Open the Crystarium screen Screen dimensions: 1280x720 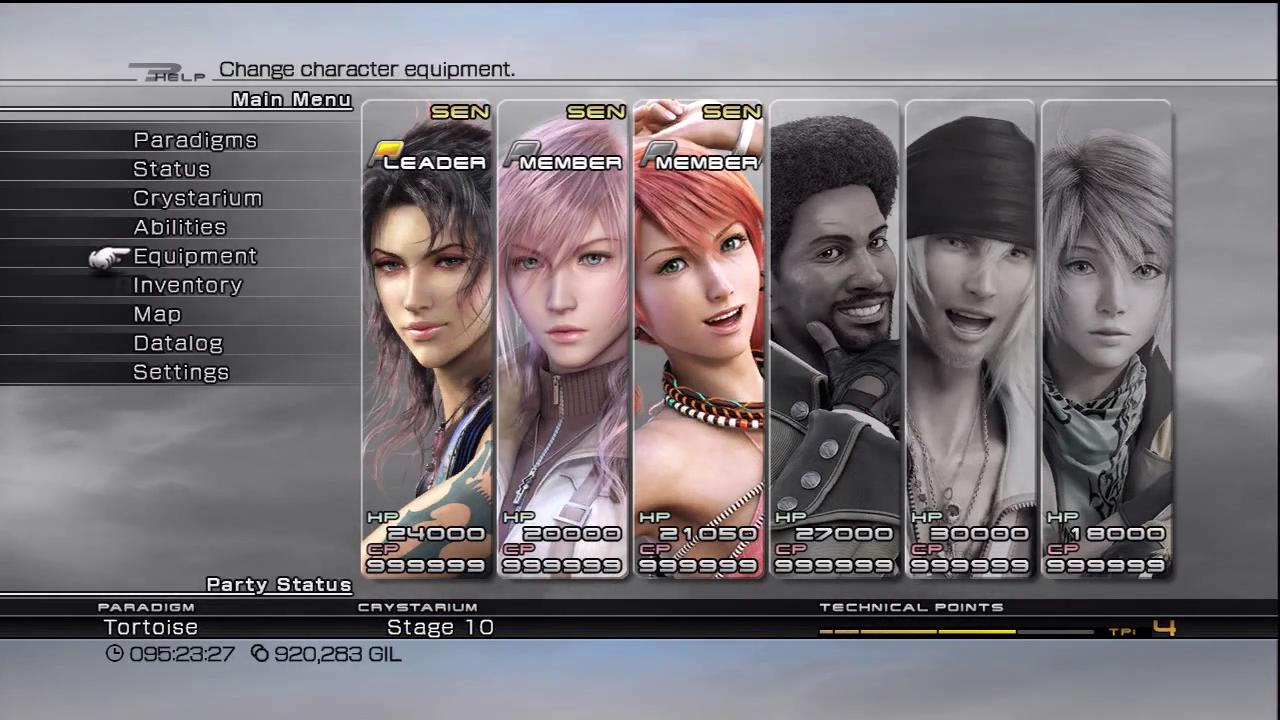(x=198, y=198)
